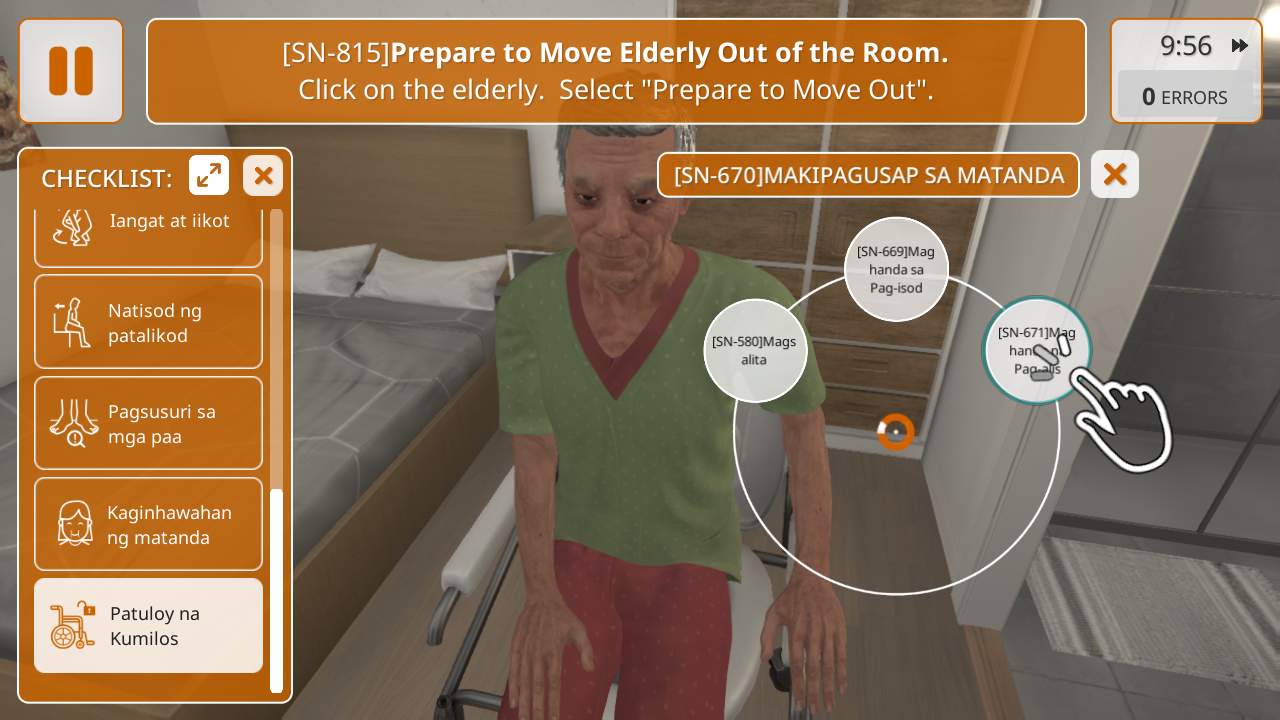Pause the simulation
The width and height of the screenshot is (1280, 720).
pyautogui.click(x=71, y=71)
